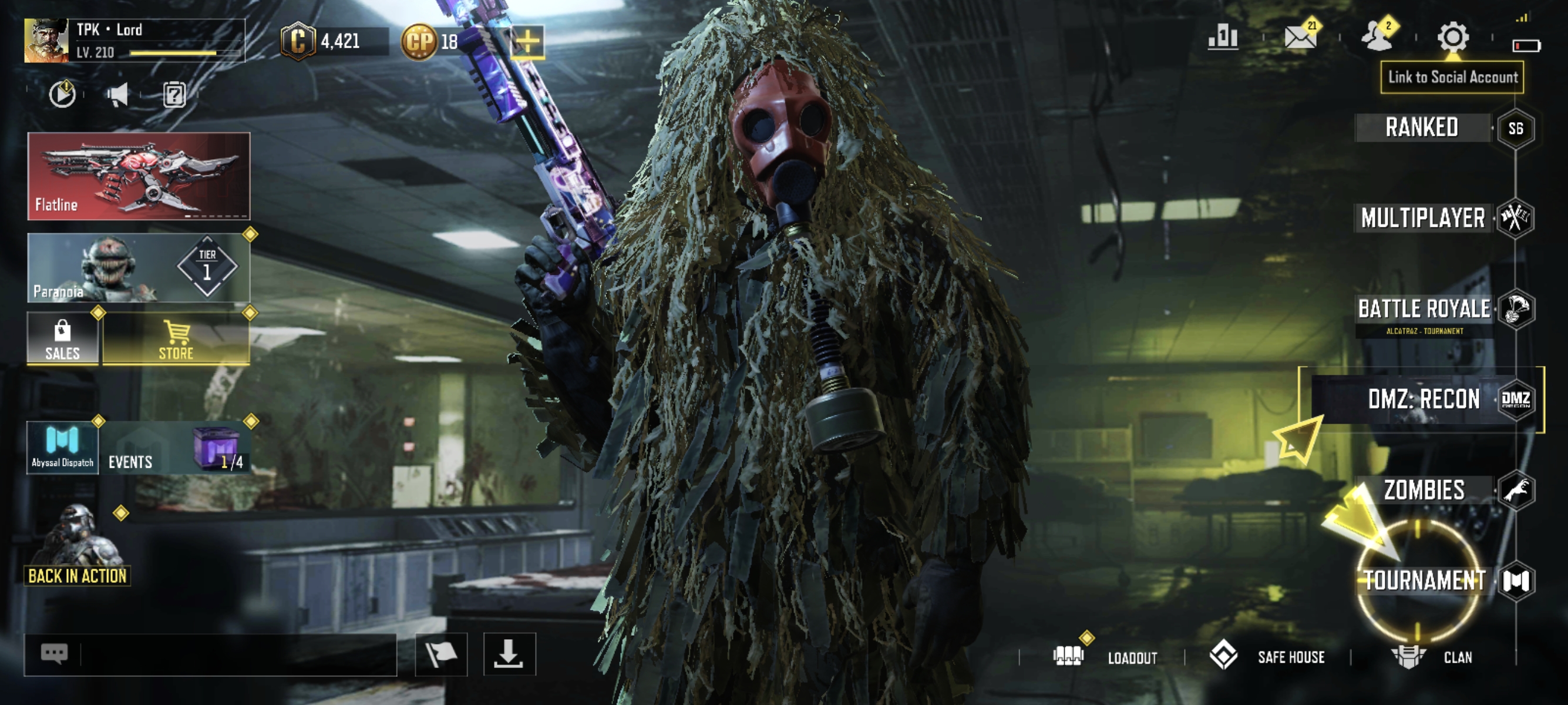Open the settings gear icon
This screenshot has height=705, width=1568.
[x=1453, y=38]
